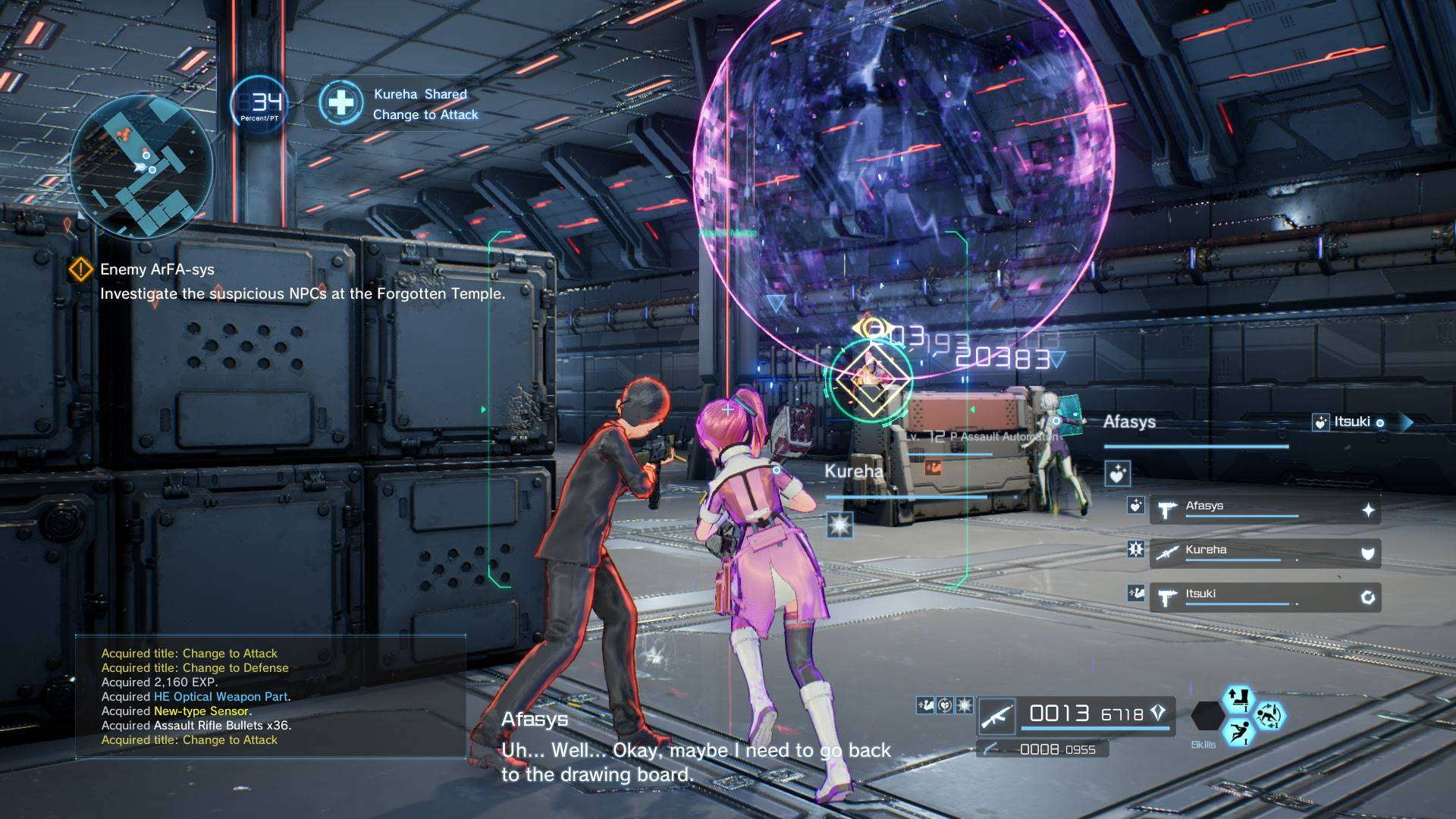Choose the assault rifle weapon slot
Viewport: 1456px width, 819px height.
coord(1075,714)
